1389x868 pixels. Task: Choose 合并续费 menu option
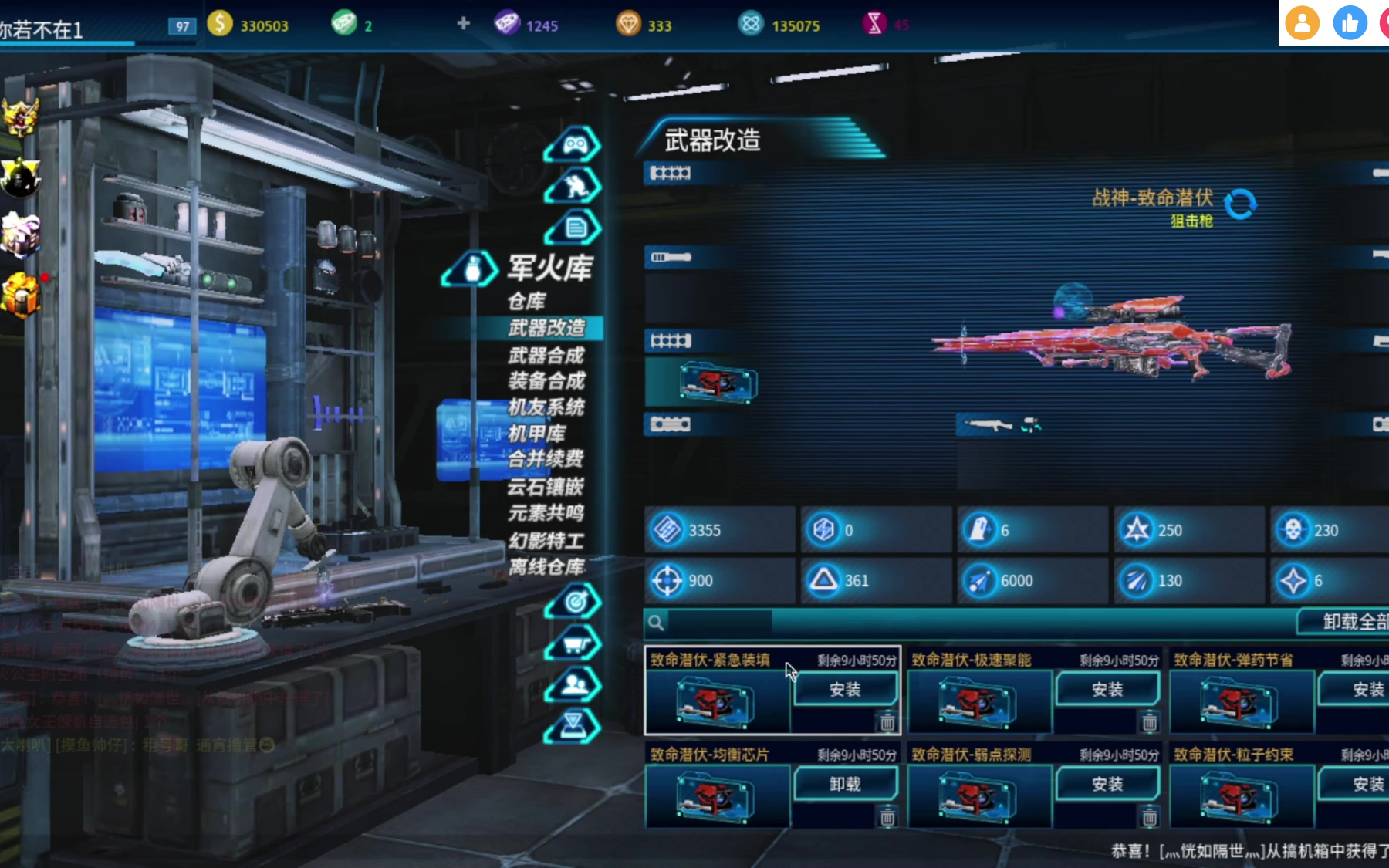click(x=546, y=459)
